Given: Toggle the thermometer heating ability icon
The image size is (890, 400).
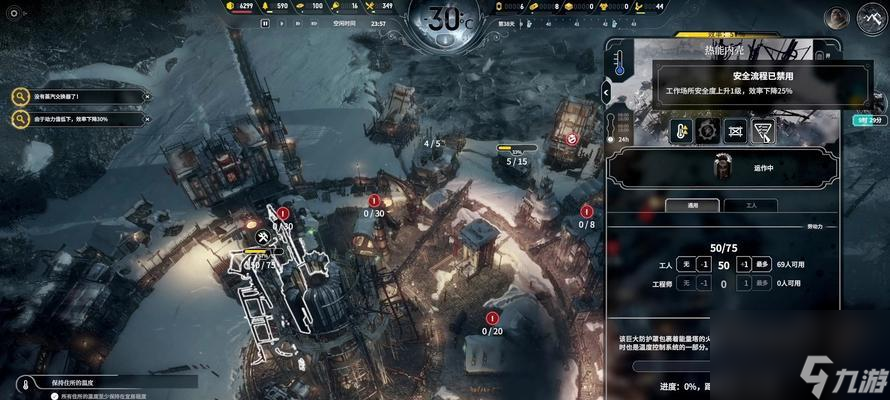Looking at the screenshot, I should [682, 130].
